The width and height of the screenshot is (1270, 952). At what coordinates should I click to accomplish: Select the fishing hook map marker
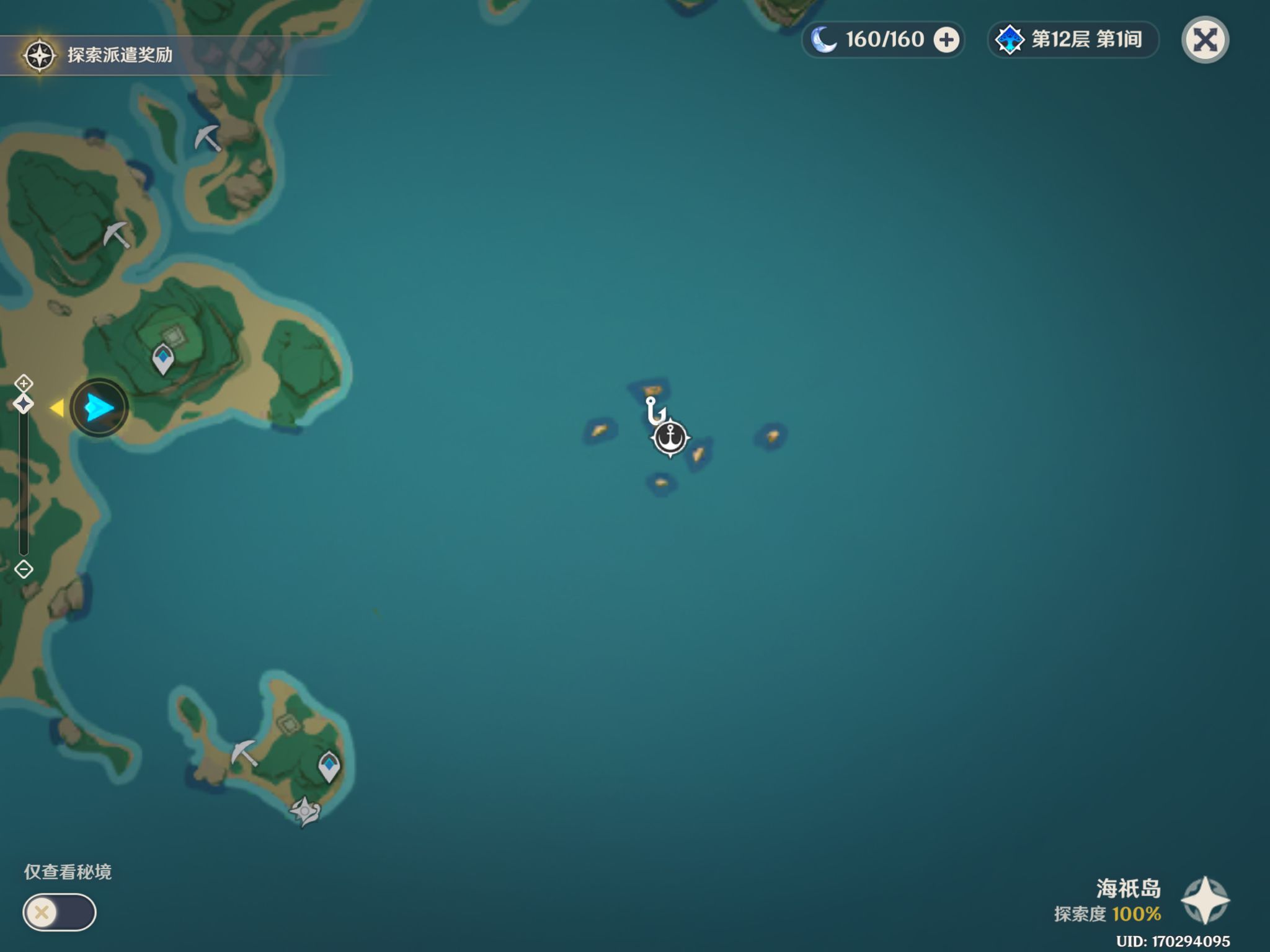pos(654,410)
